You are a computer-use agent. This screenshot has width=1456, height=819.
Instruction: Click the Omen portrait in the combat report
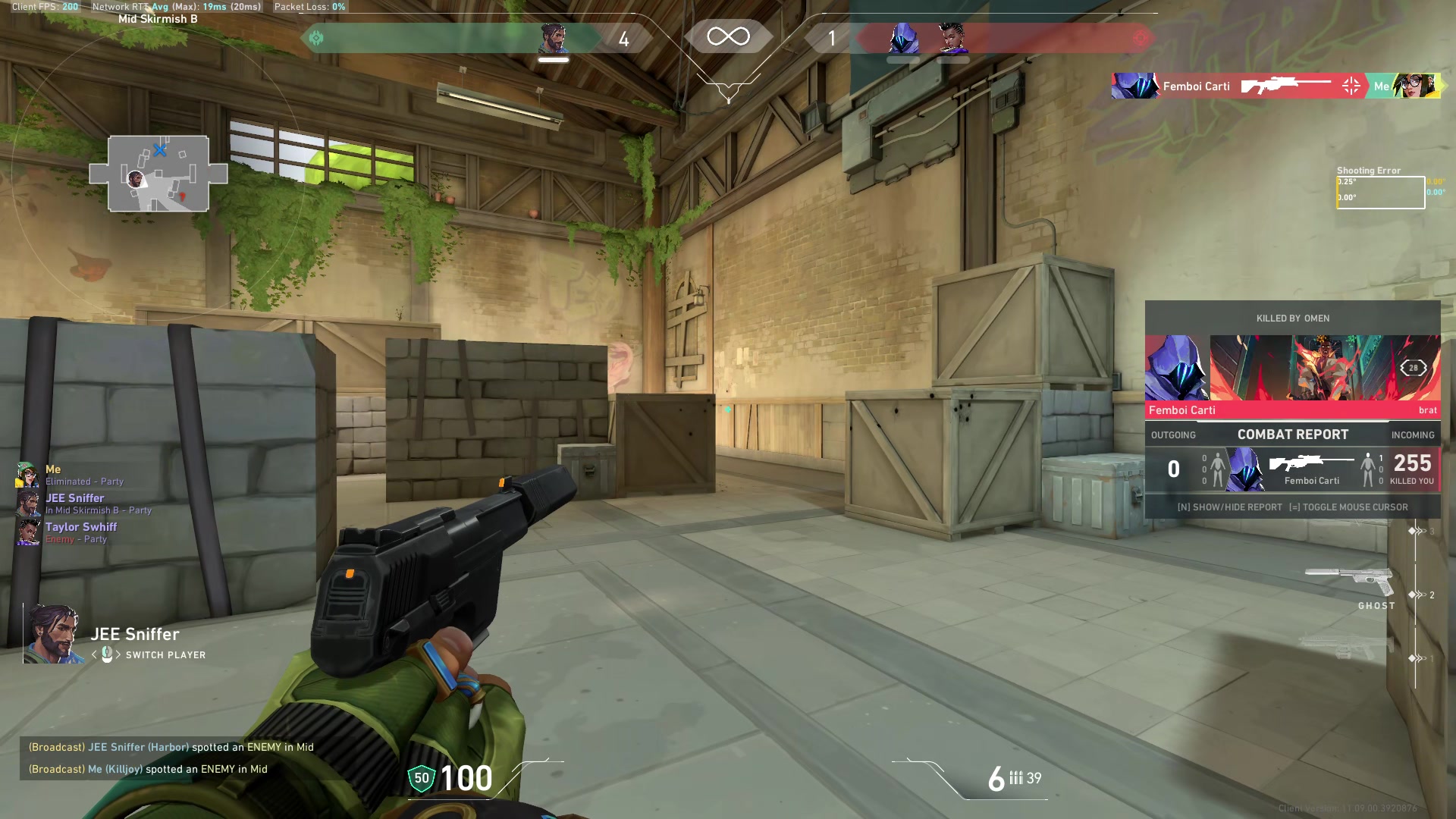point(1244,469)
